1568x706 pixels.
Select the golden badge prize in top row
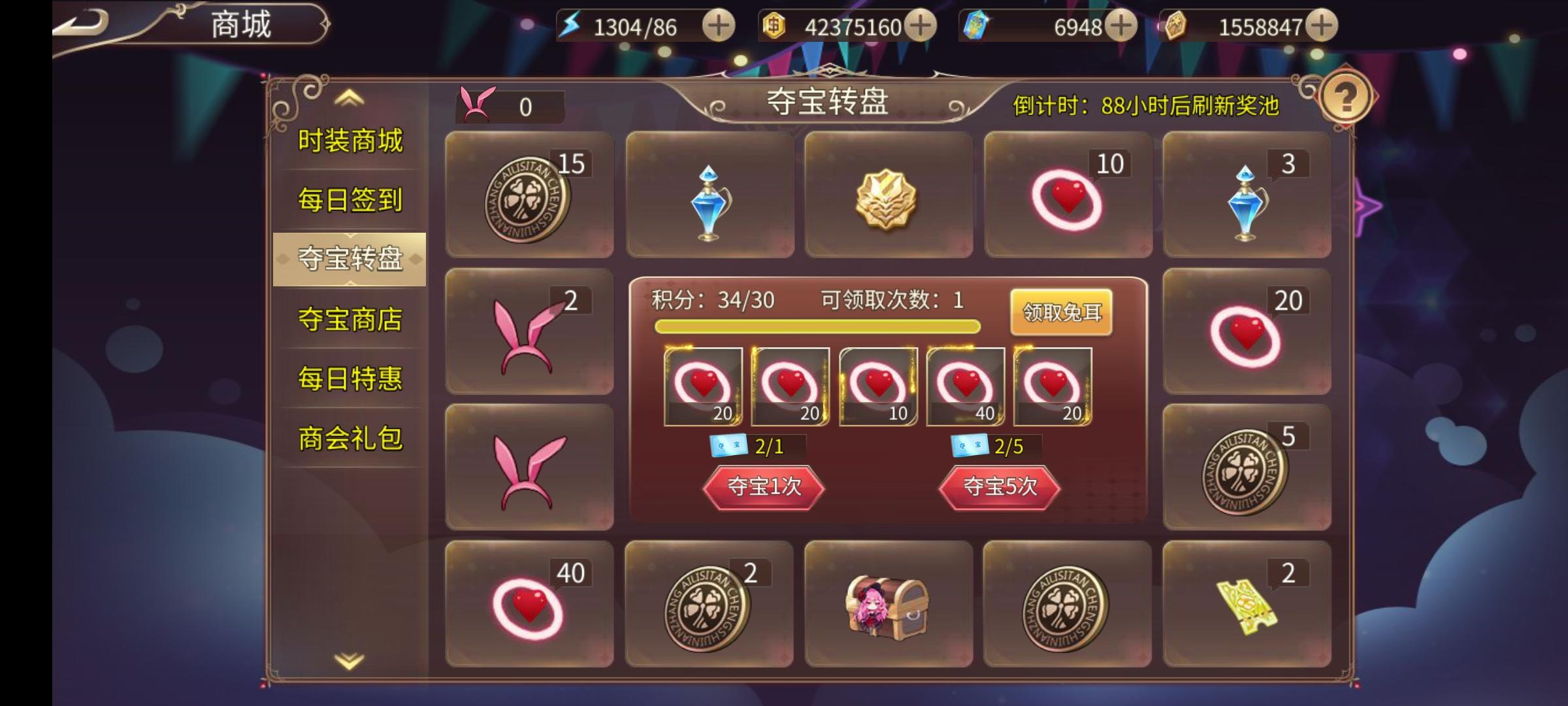(x=889, y=196)
